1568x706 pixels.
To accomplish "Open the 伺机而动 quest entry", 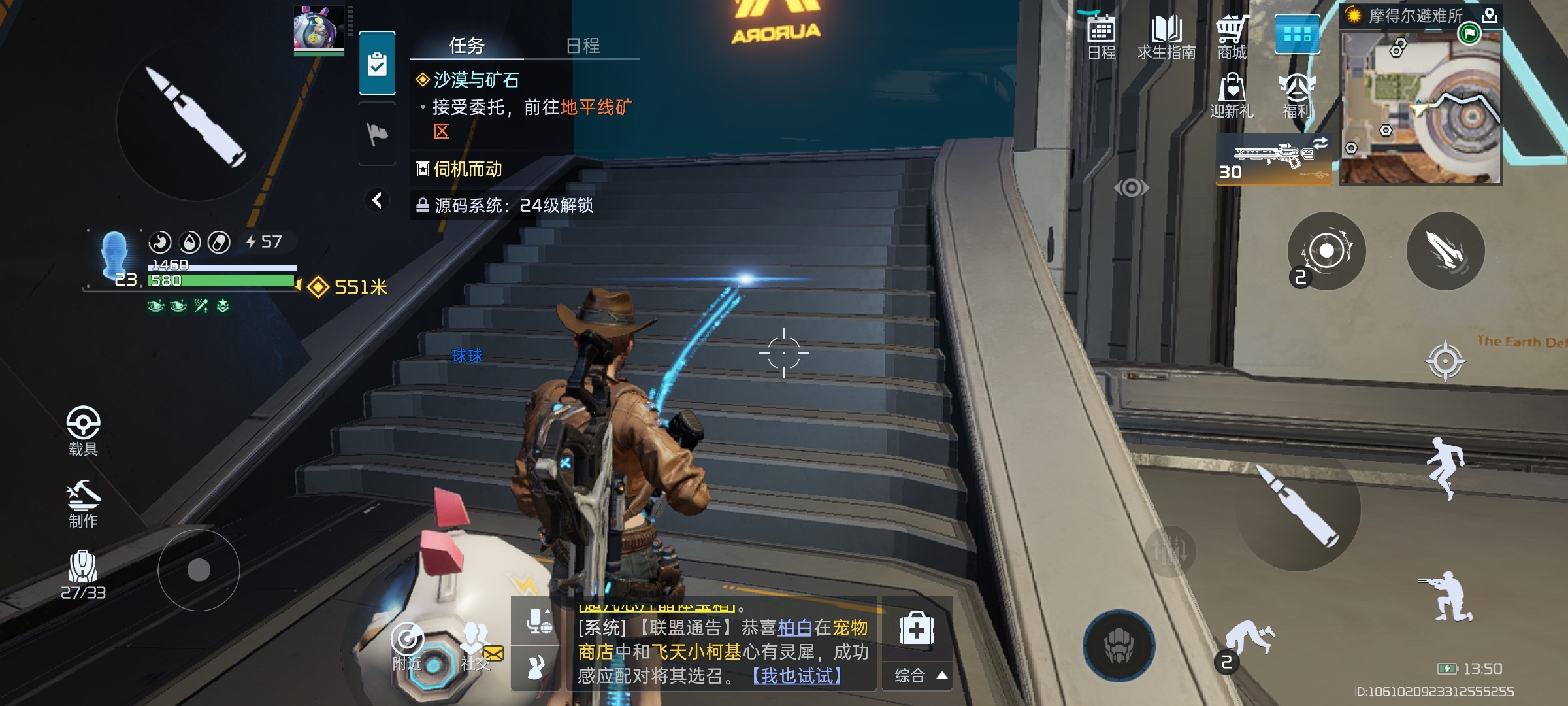I will coord(467,169).
